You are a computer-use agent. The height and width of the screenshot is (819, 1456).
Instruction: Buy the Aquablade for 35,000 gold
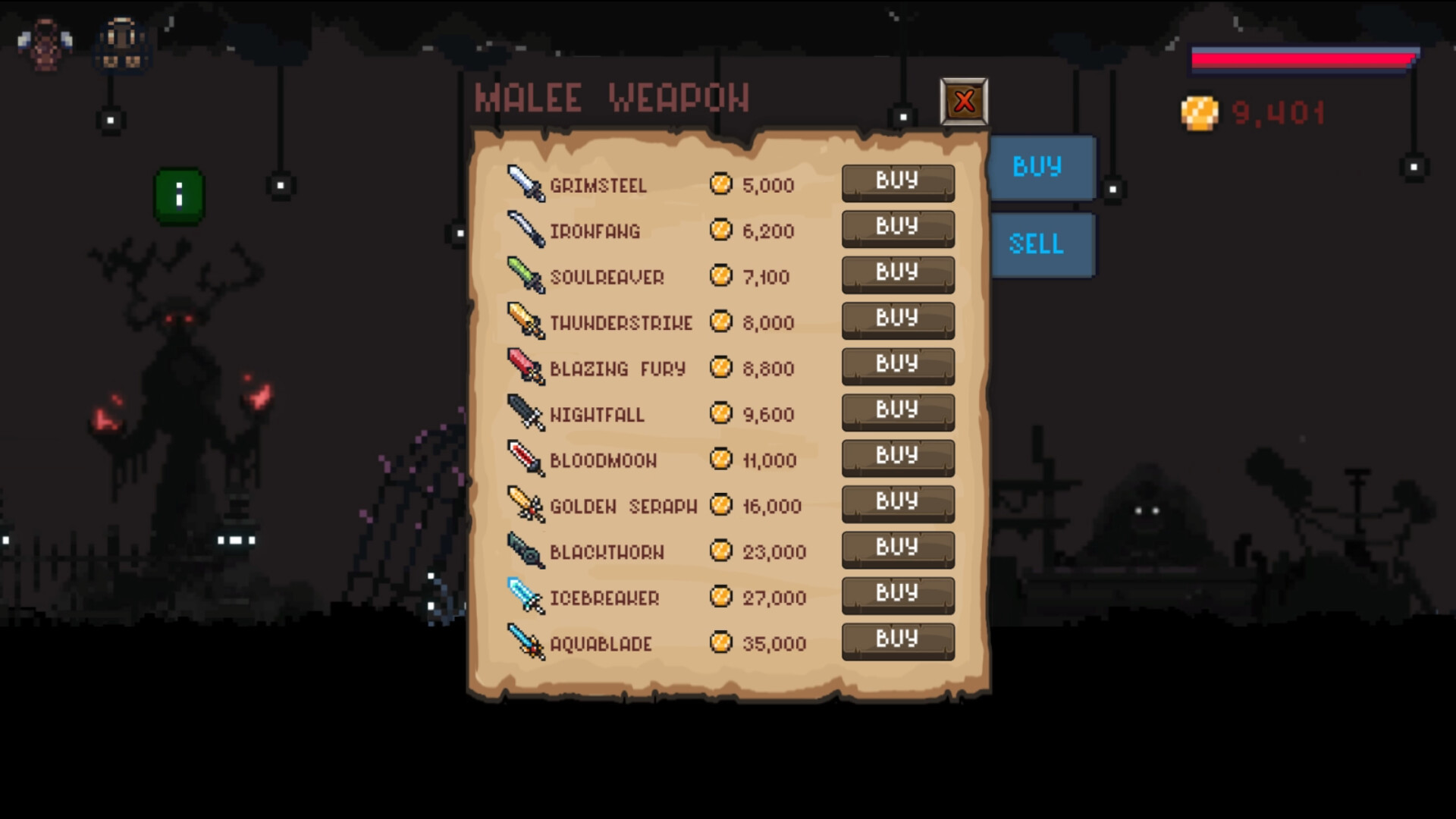tap(898, 640)
